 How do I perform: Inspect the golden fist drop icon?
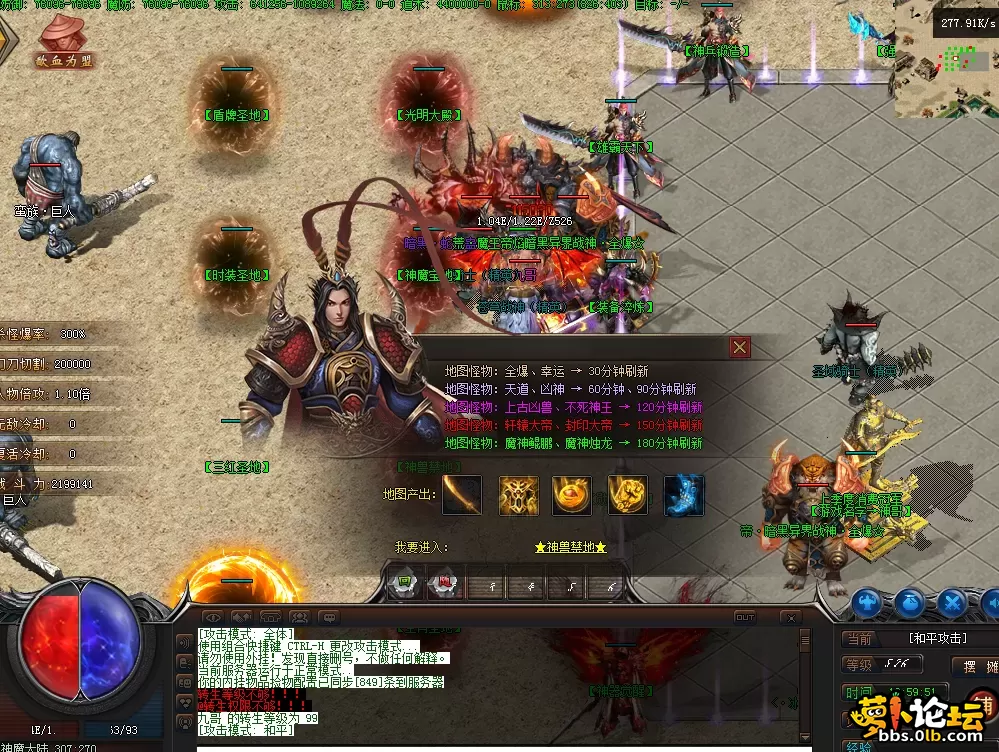coord(628,495)
